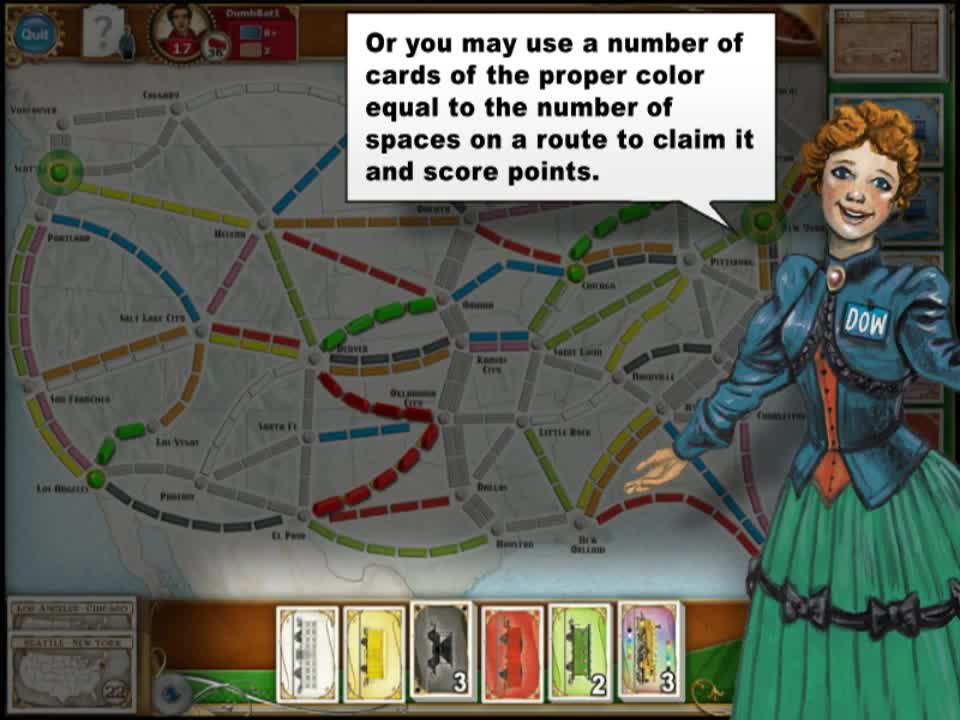Viewport: 960px width, 720px height.
Task: Select the yellow train card in hand
Action: coord(374,651)
